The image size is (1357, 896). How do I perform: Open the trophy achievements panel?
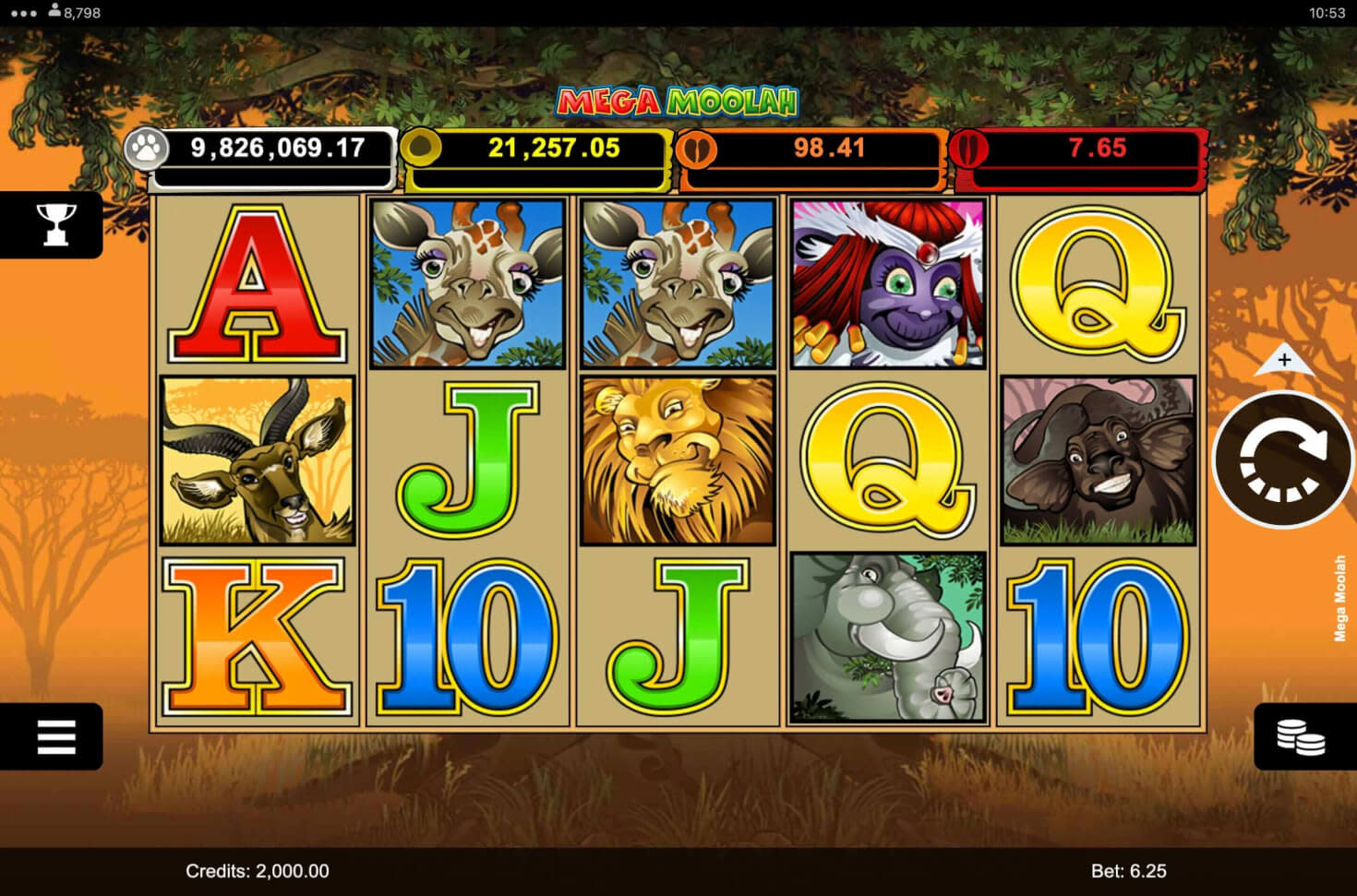pos(54,224)
